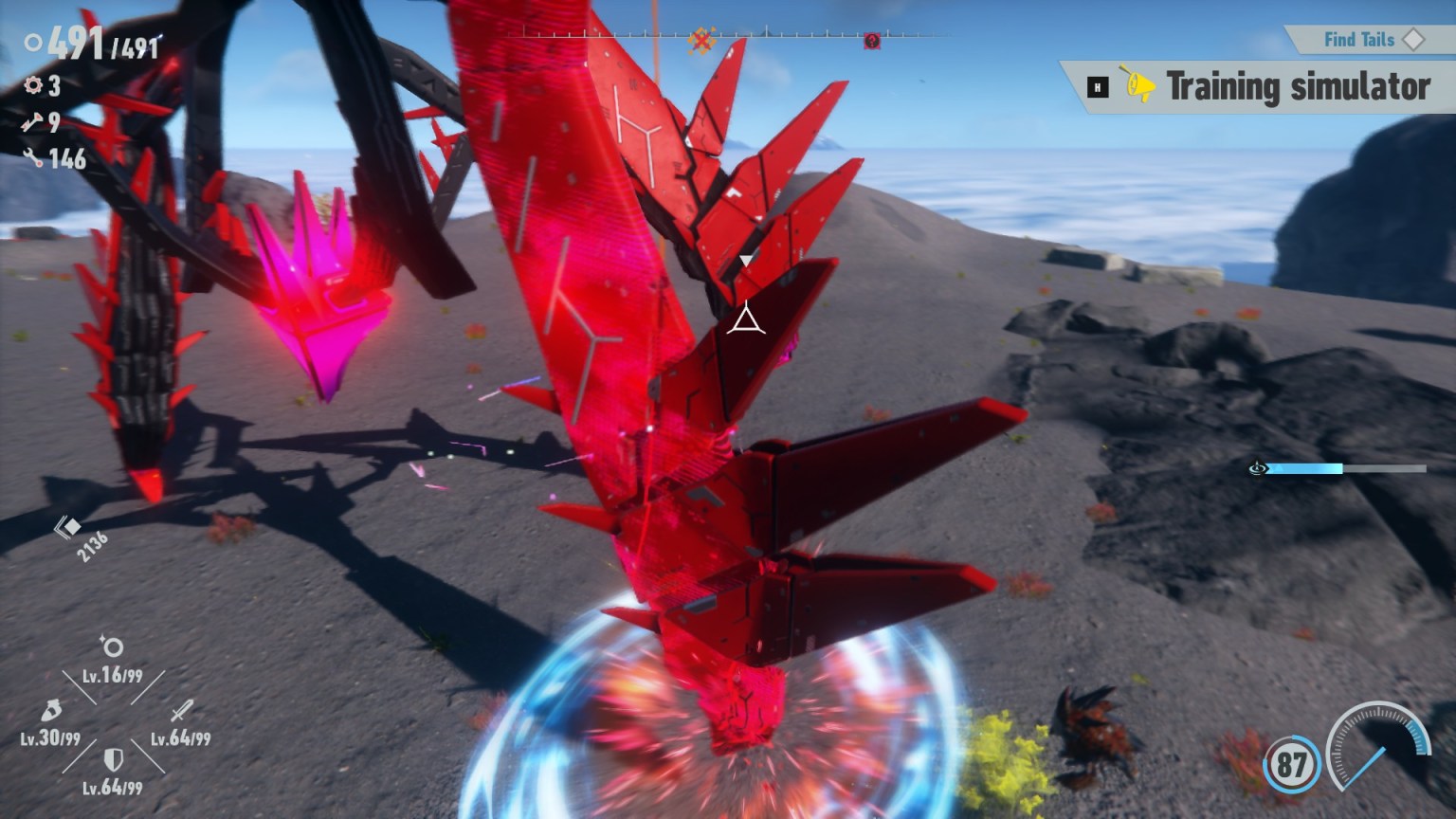Select the ring counter icon showing 491
This screenshot has height=819, width=1456.
[33, 43]
